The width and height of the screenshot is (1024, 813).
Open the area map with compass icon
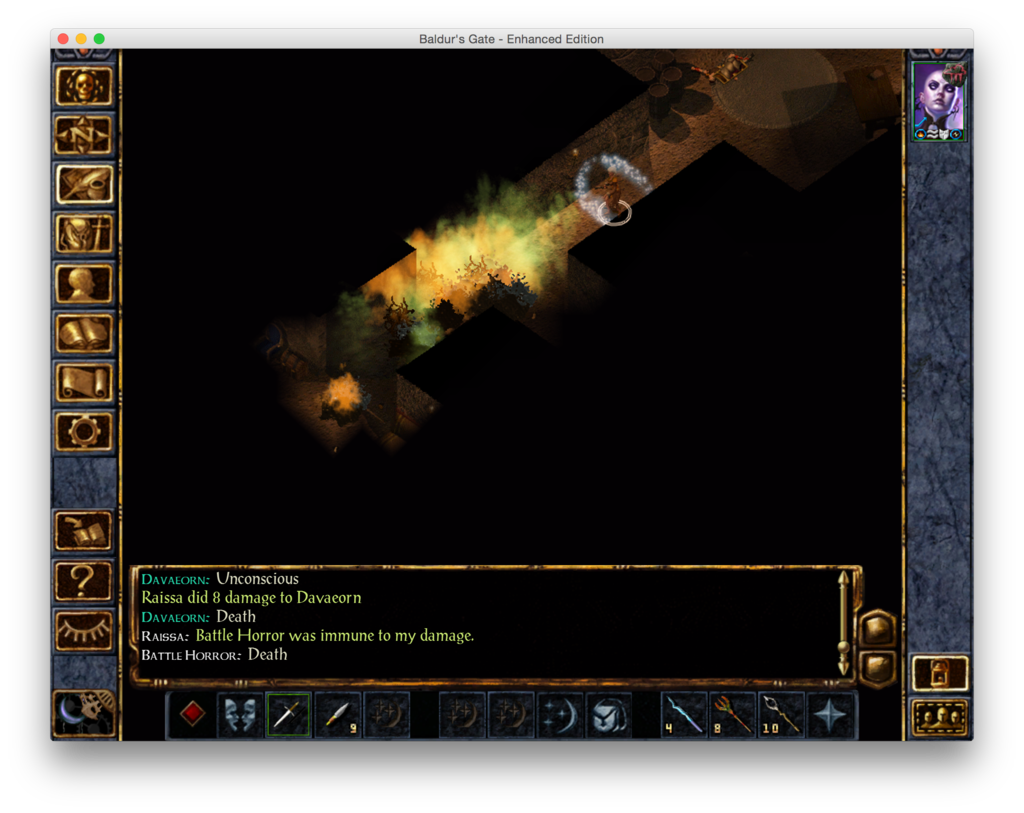[84, 135]
